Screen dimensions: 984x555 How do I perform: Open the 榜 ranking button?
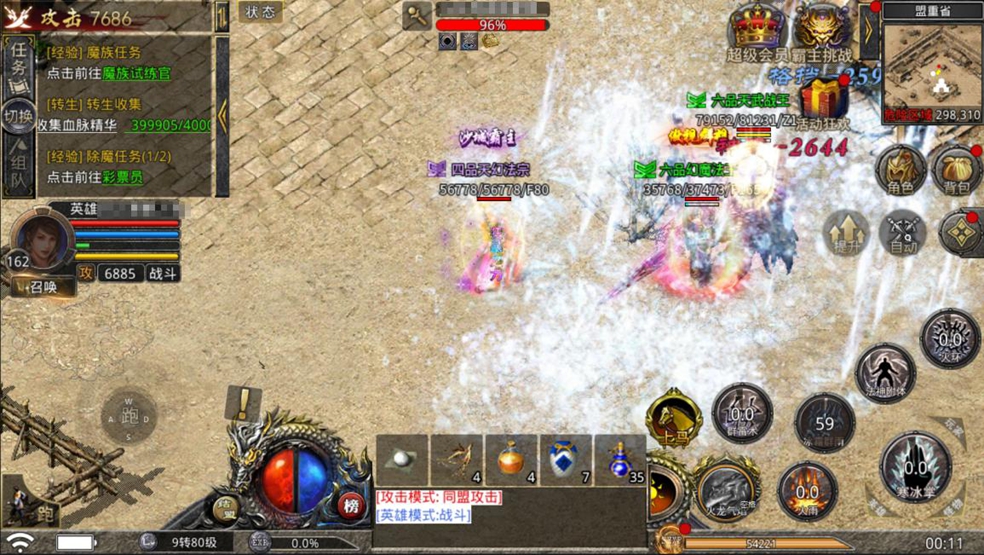coord(351,505)
